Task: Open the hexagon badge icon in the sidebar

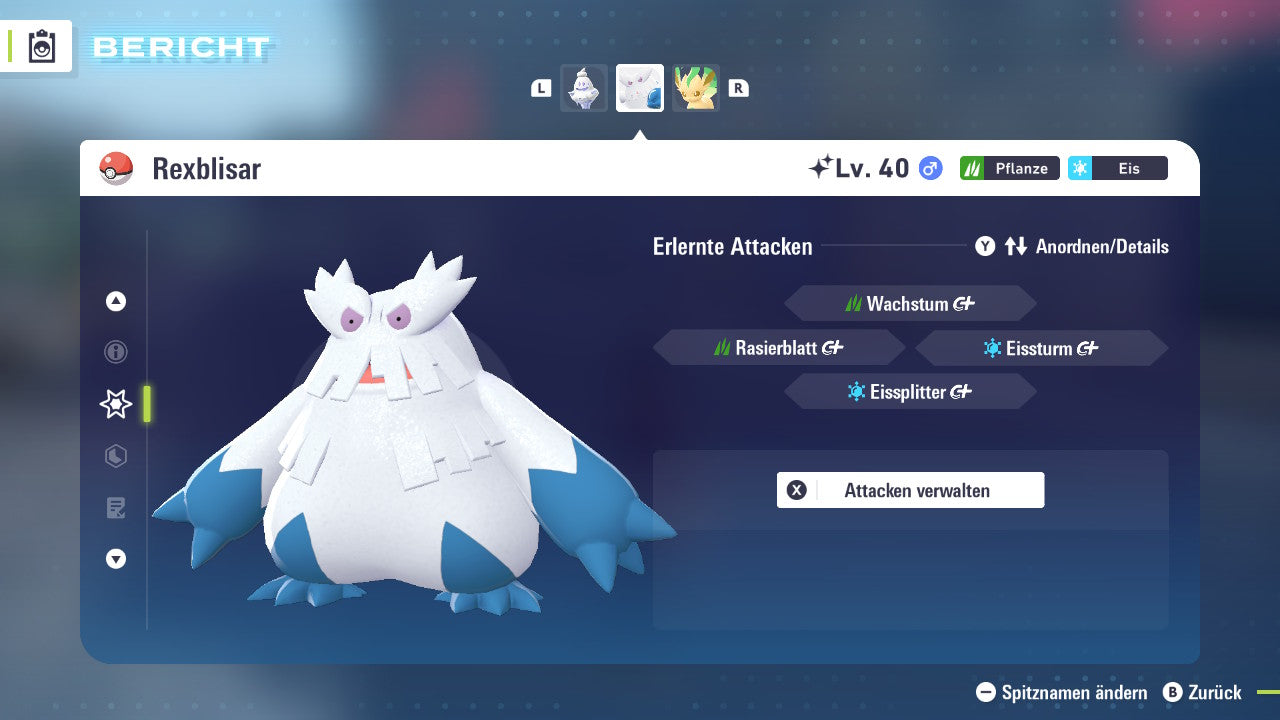Action: (116, 456)
